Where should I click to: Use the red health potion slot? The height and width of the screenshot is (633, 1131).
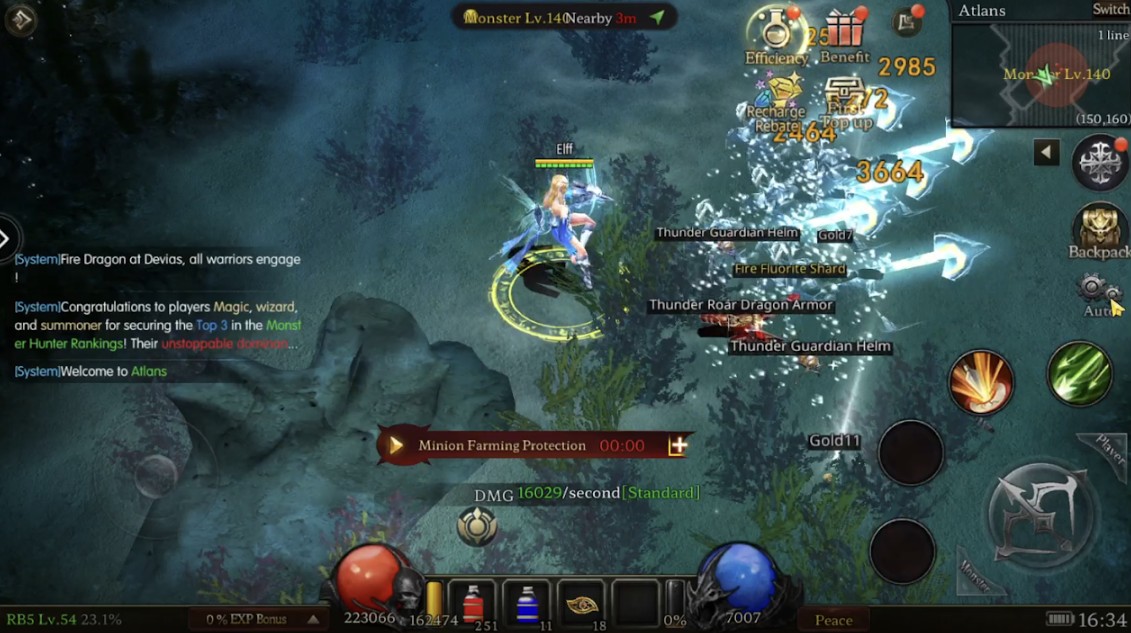[x=473, y=603]
